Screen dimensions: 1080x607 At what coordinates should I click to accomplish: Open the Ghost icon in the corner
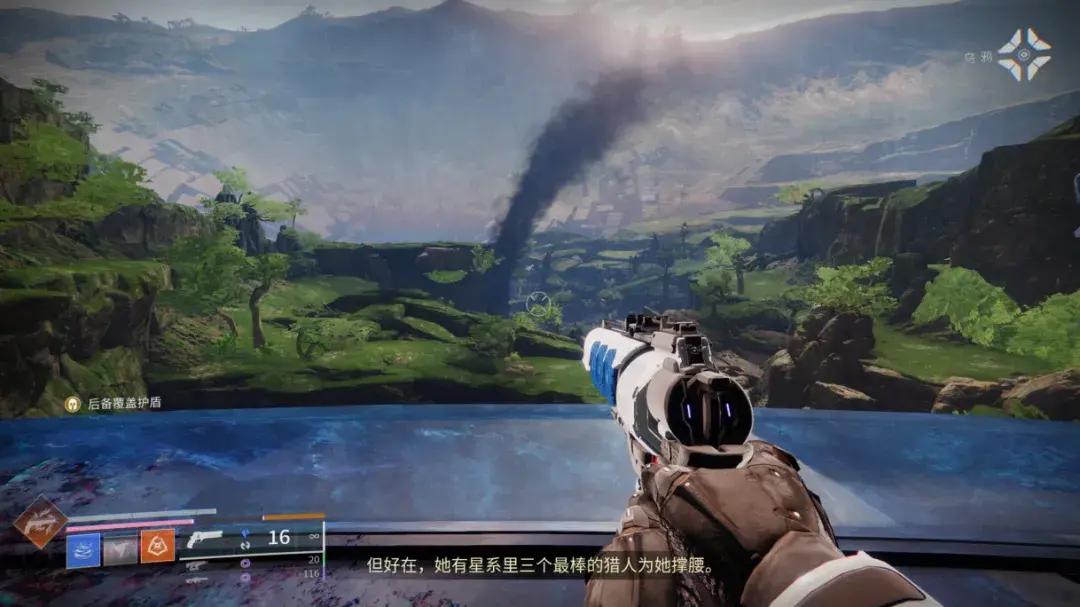click(x=1024, y=54)
